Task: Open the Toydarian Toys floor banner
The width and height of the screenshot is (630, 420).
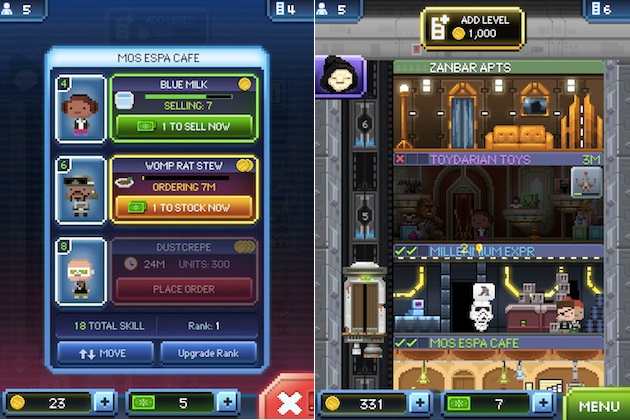Action: [498, 159]
